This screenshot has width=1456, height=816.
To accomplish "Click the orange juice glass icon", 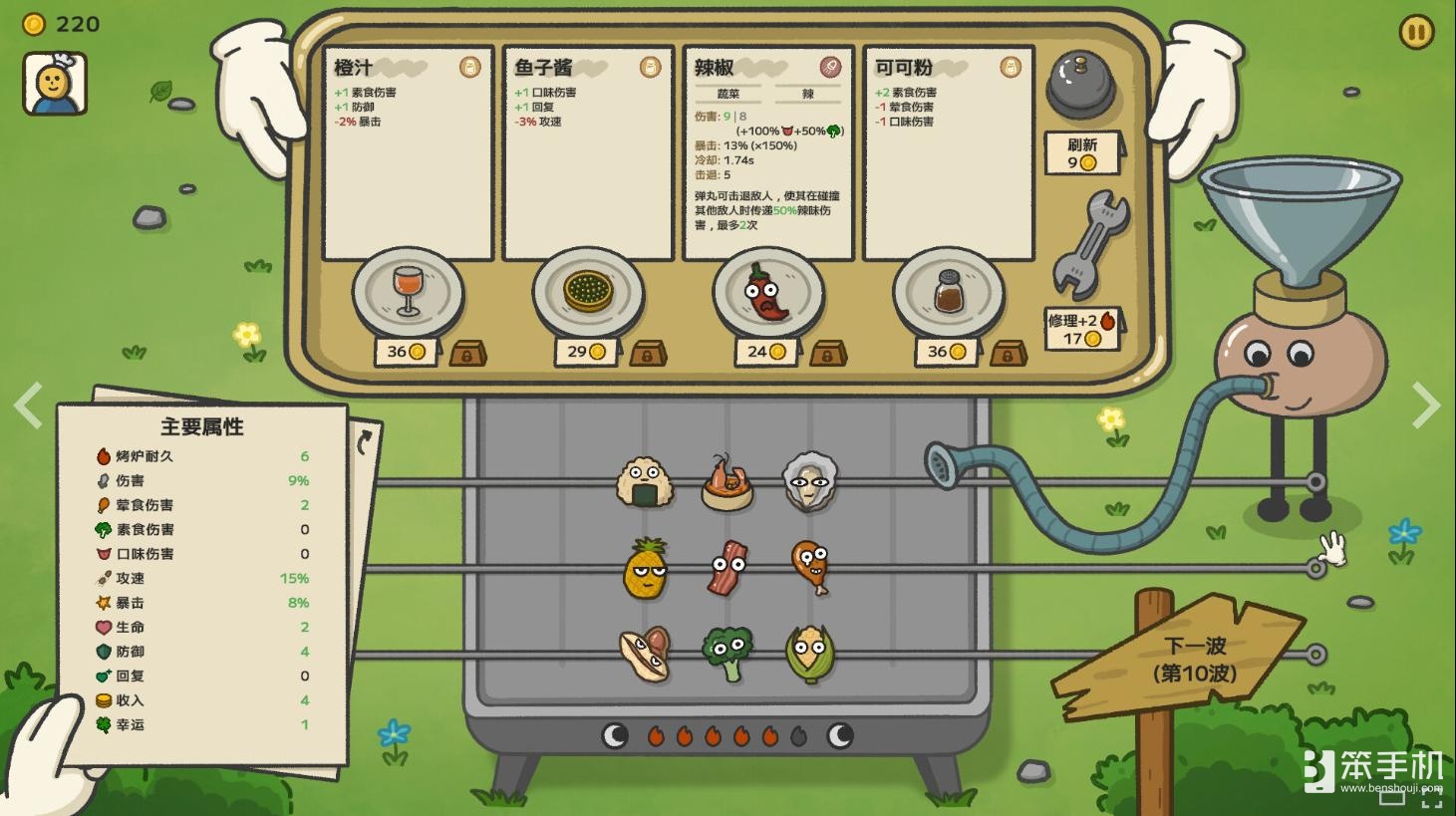I will [406, 289].
